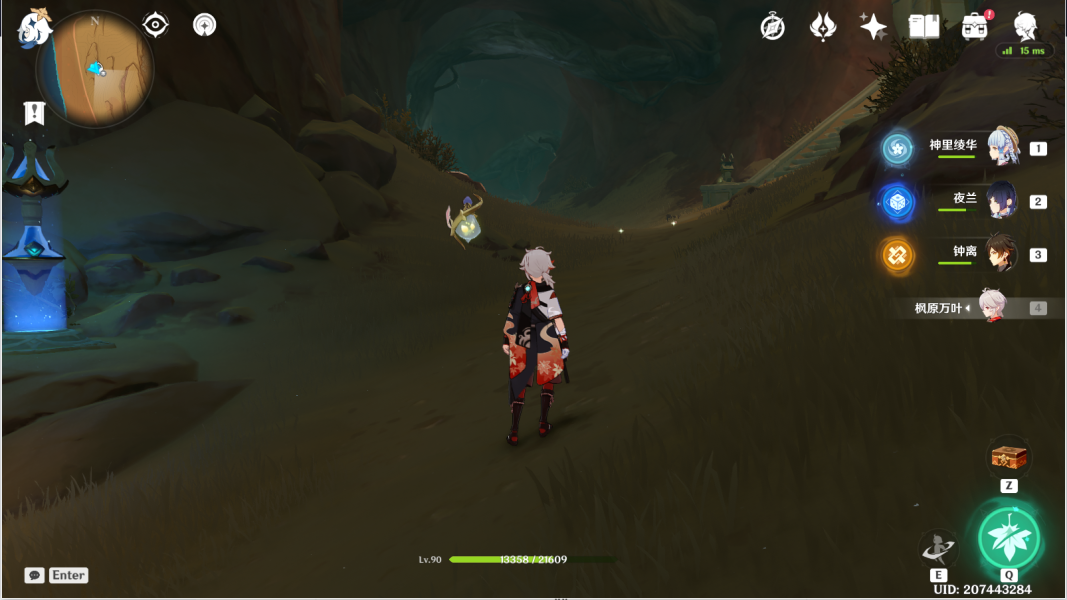The image size is (1067, 600).
Task: Unleash the green Anemo Elemental Burst
Action: point(1009,537)
